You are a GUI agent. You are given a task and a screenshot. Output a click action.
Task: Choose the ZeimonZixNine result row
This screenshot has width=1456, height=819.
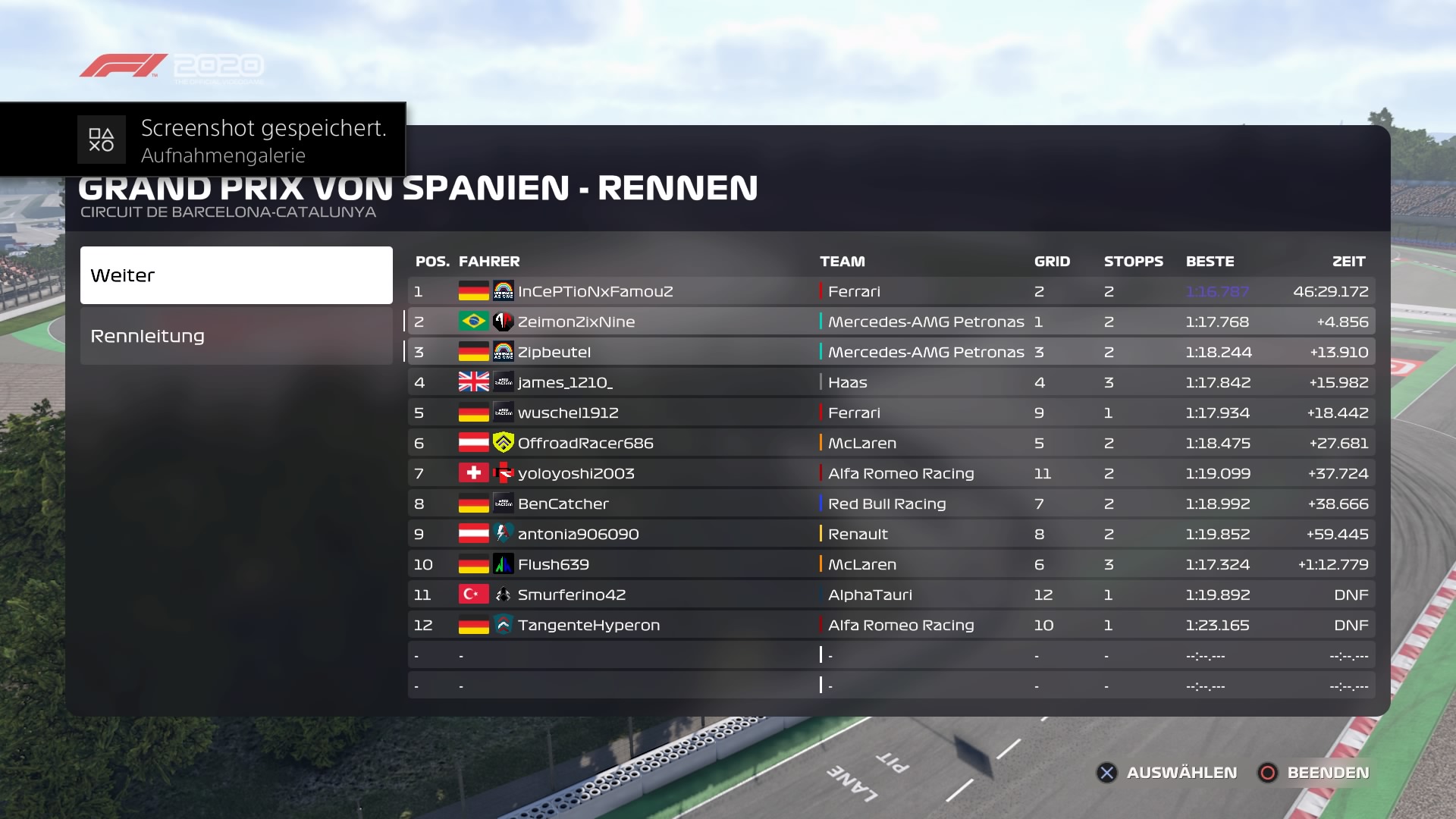coord(890,322)
